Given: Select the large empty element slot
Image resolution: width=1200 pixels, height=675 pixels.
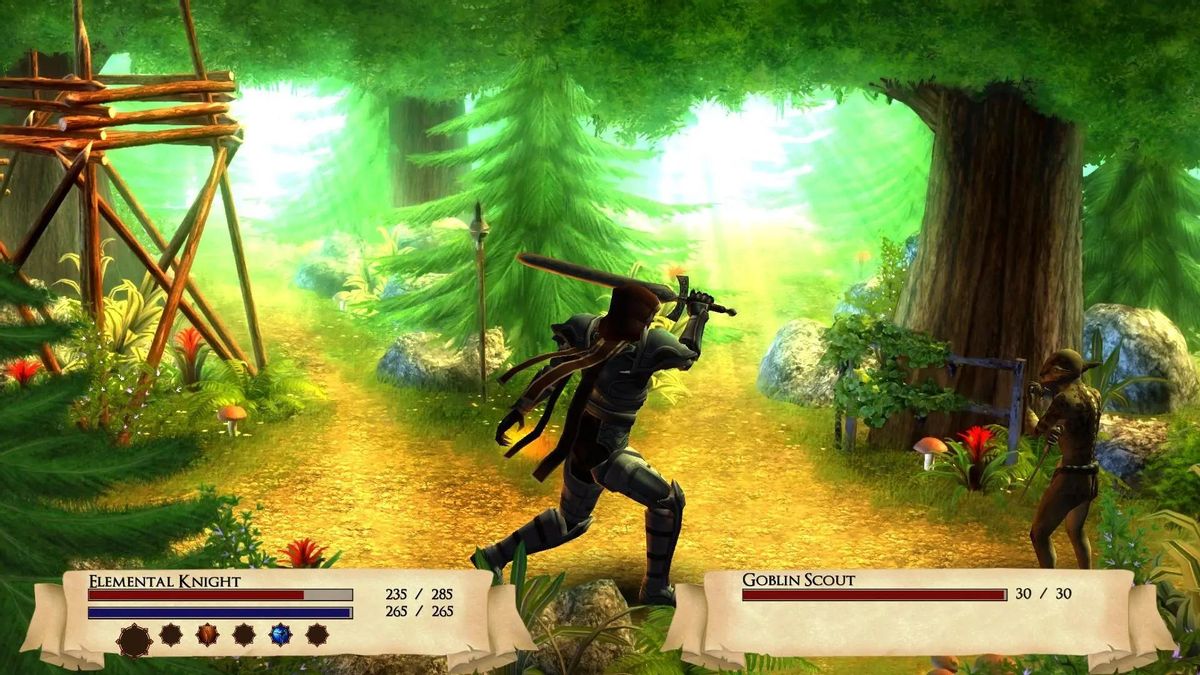Looking at the screenshot, I should click(x=134, y=639).
